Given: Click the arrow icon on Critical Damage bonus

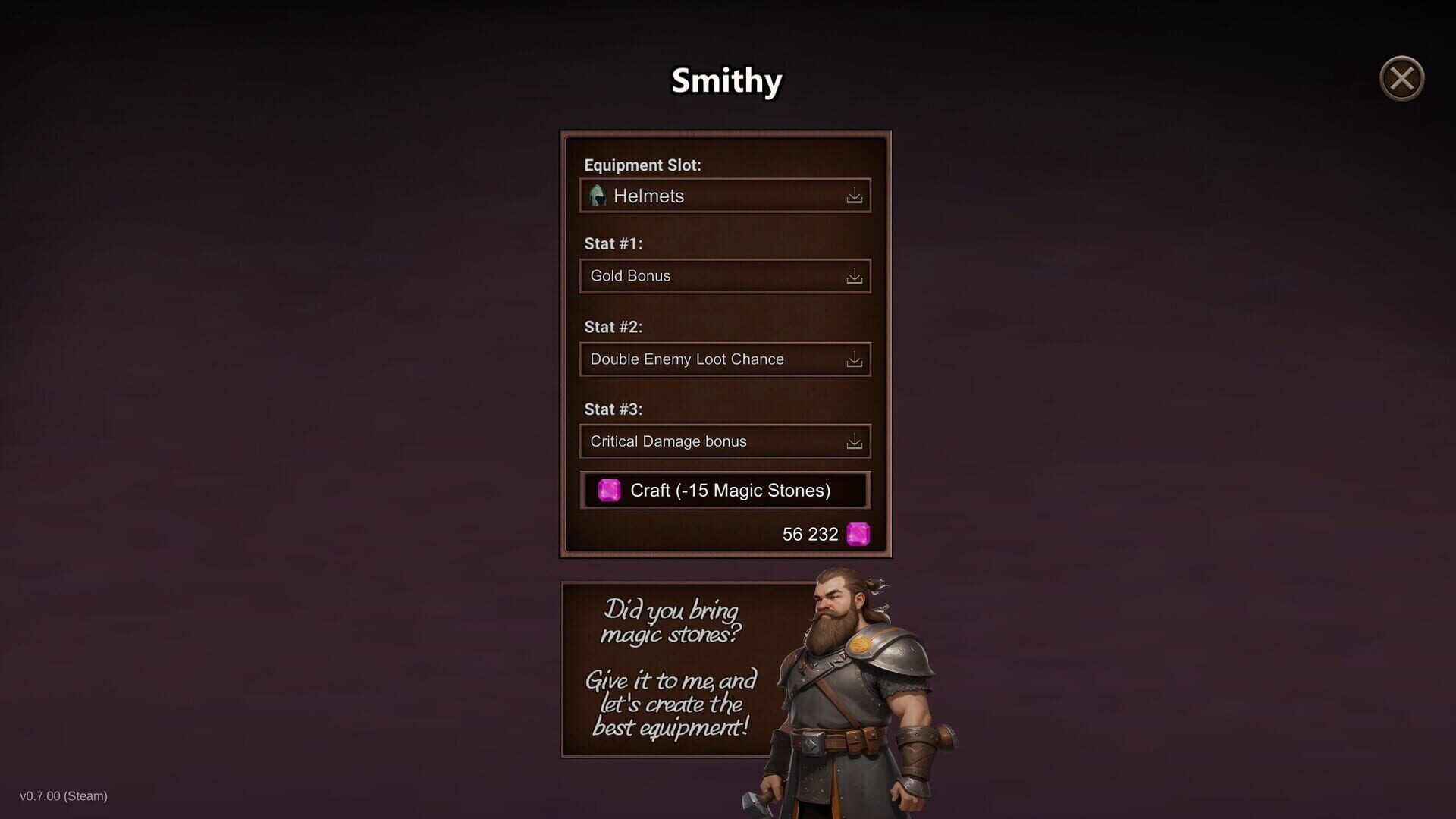Looking at the screenshot, I should (x=855, y=441).
